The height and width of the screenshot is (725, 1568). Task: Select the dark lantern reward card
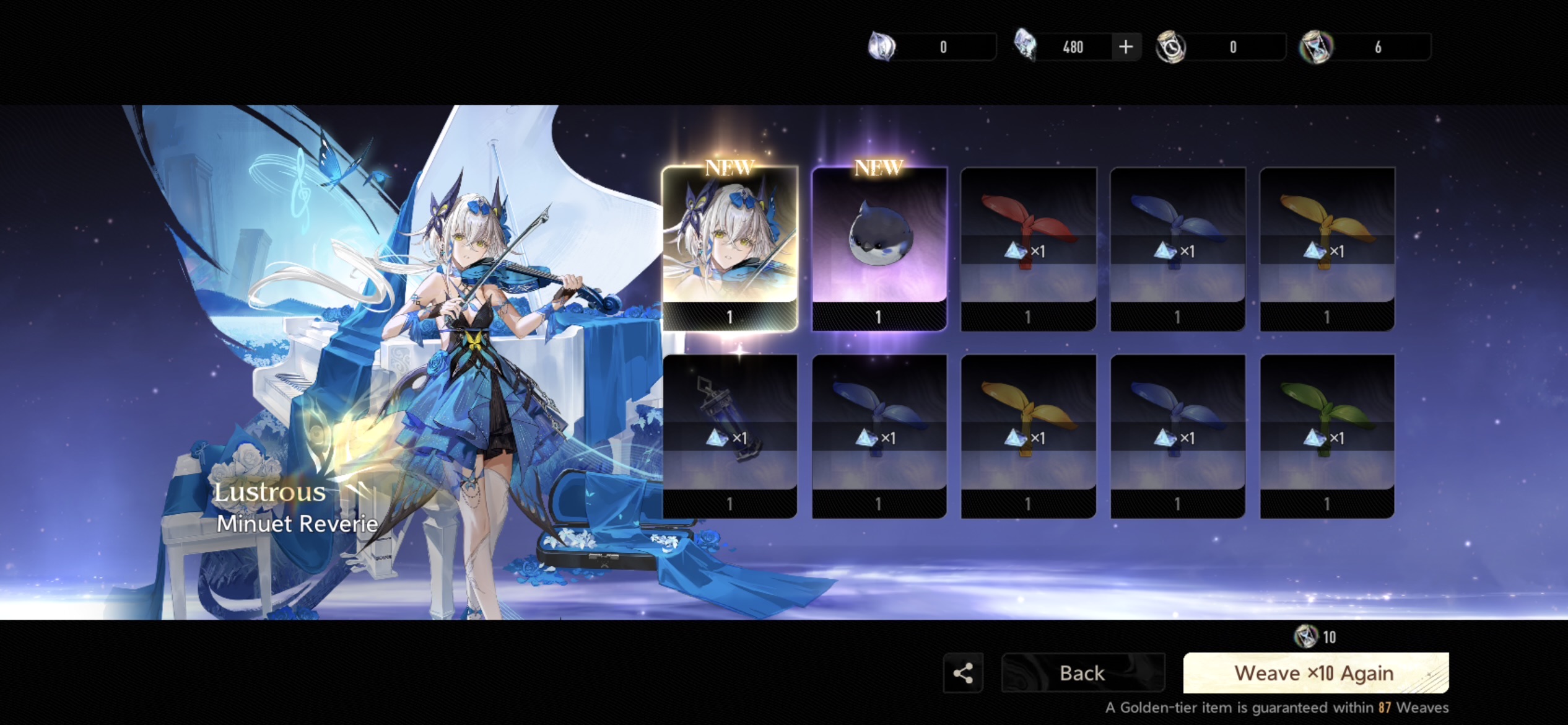(x=730, y=436)
